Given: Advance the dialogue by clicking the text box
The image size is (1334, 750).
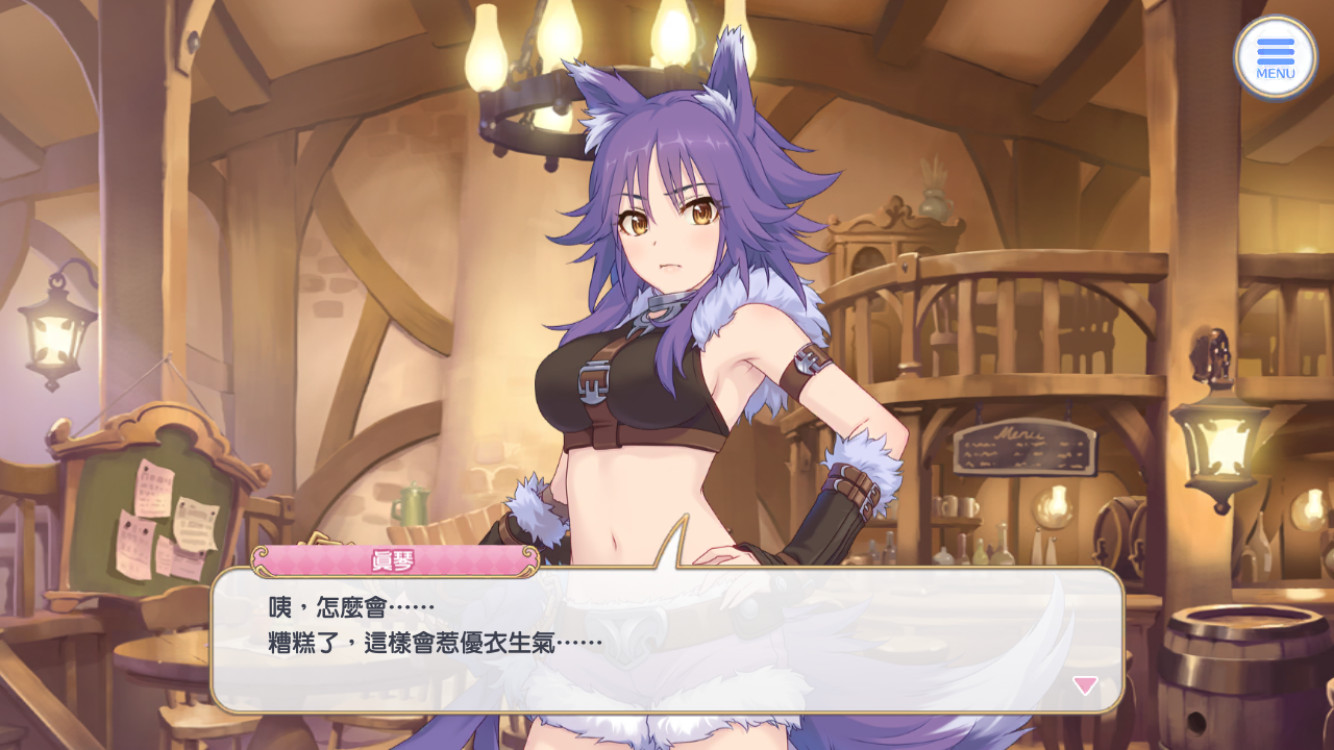Looking at the screenshot, I should [x=667, y=640].
